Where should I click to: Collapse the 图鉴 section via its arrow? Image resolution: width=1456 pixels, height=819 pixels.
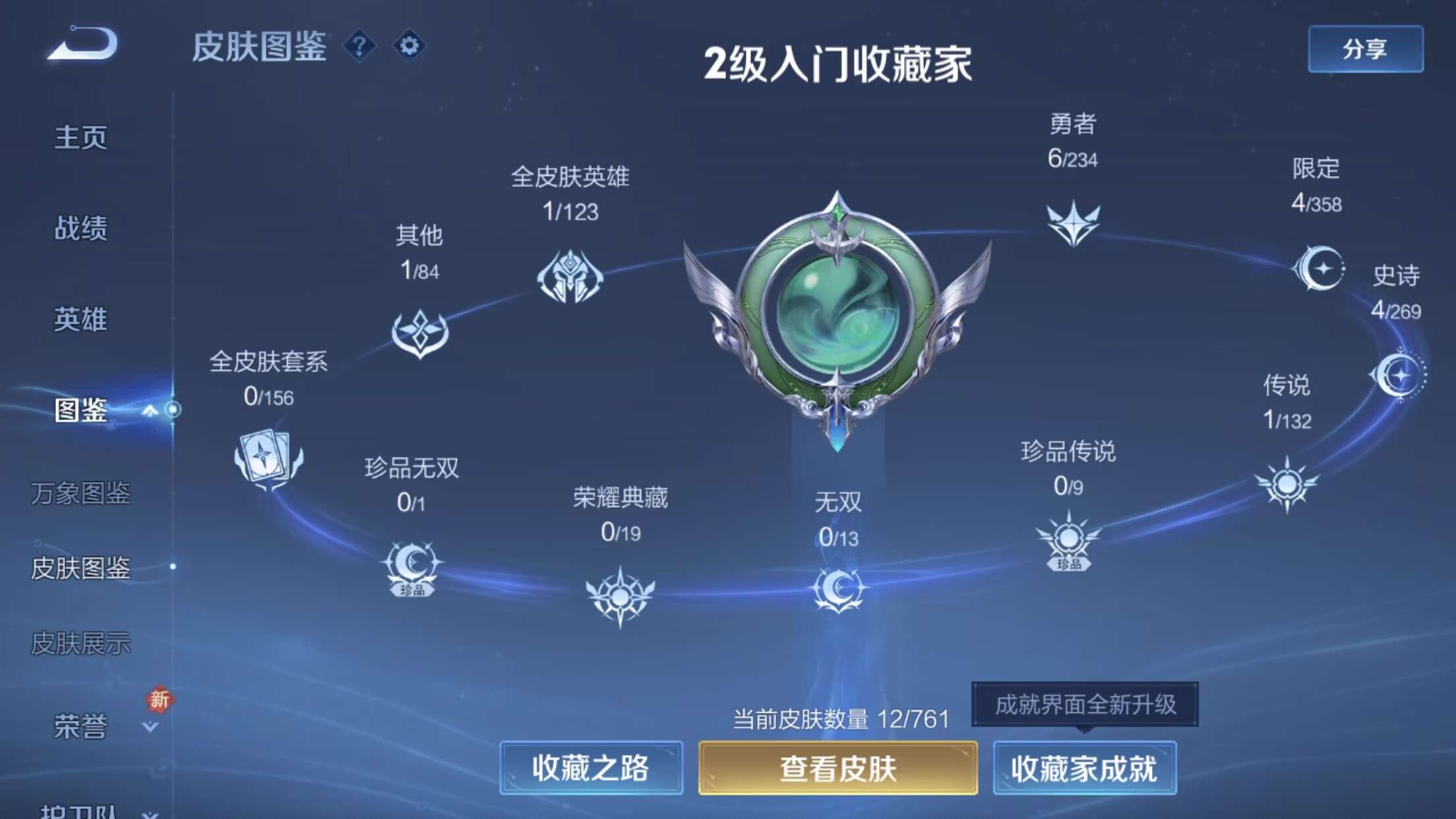click(150, 409)
